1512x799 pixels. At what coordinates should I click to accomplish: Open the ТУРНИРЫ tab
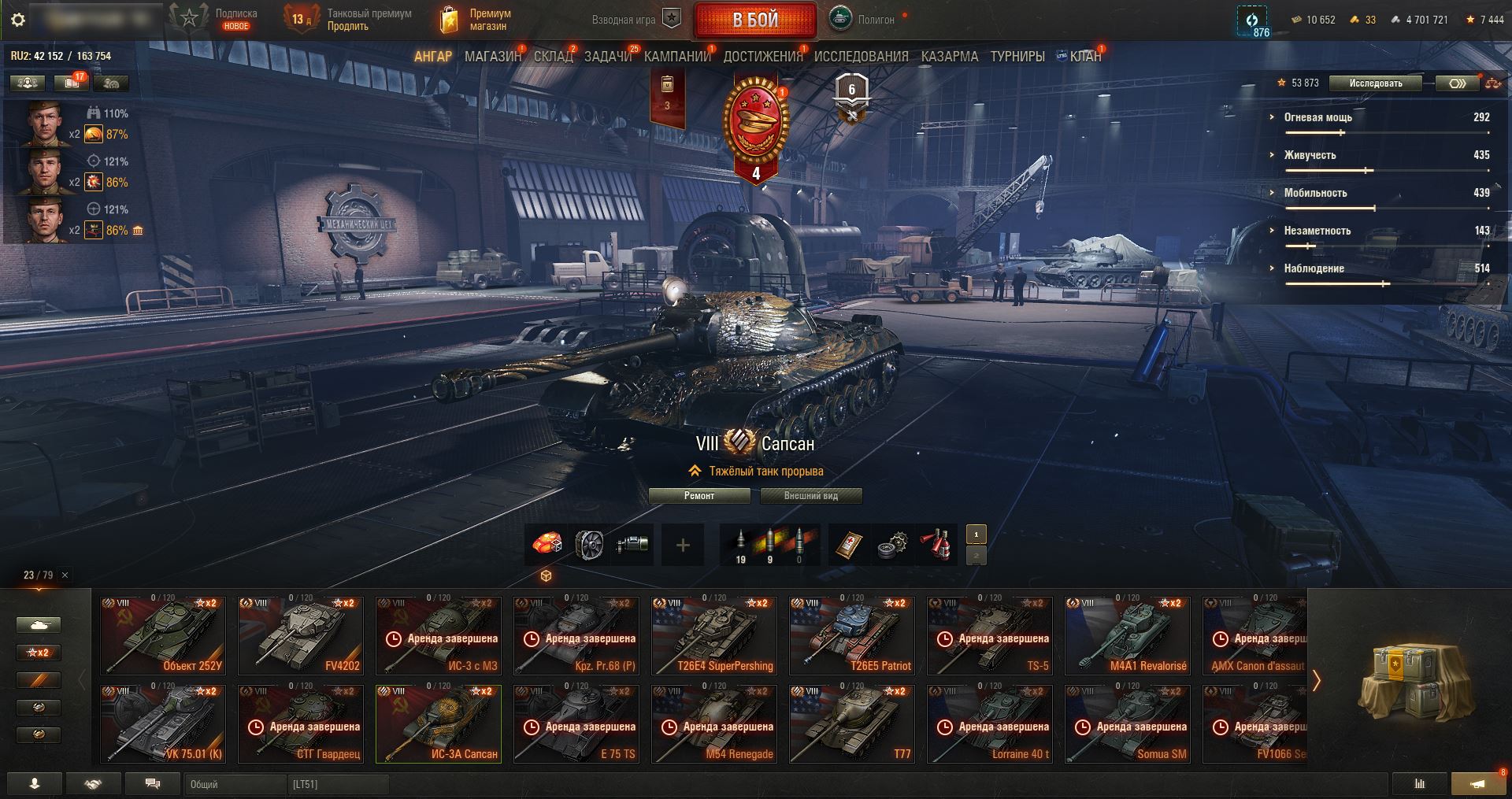click(1017, 57)
